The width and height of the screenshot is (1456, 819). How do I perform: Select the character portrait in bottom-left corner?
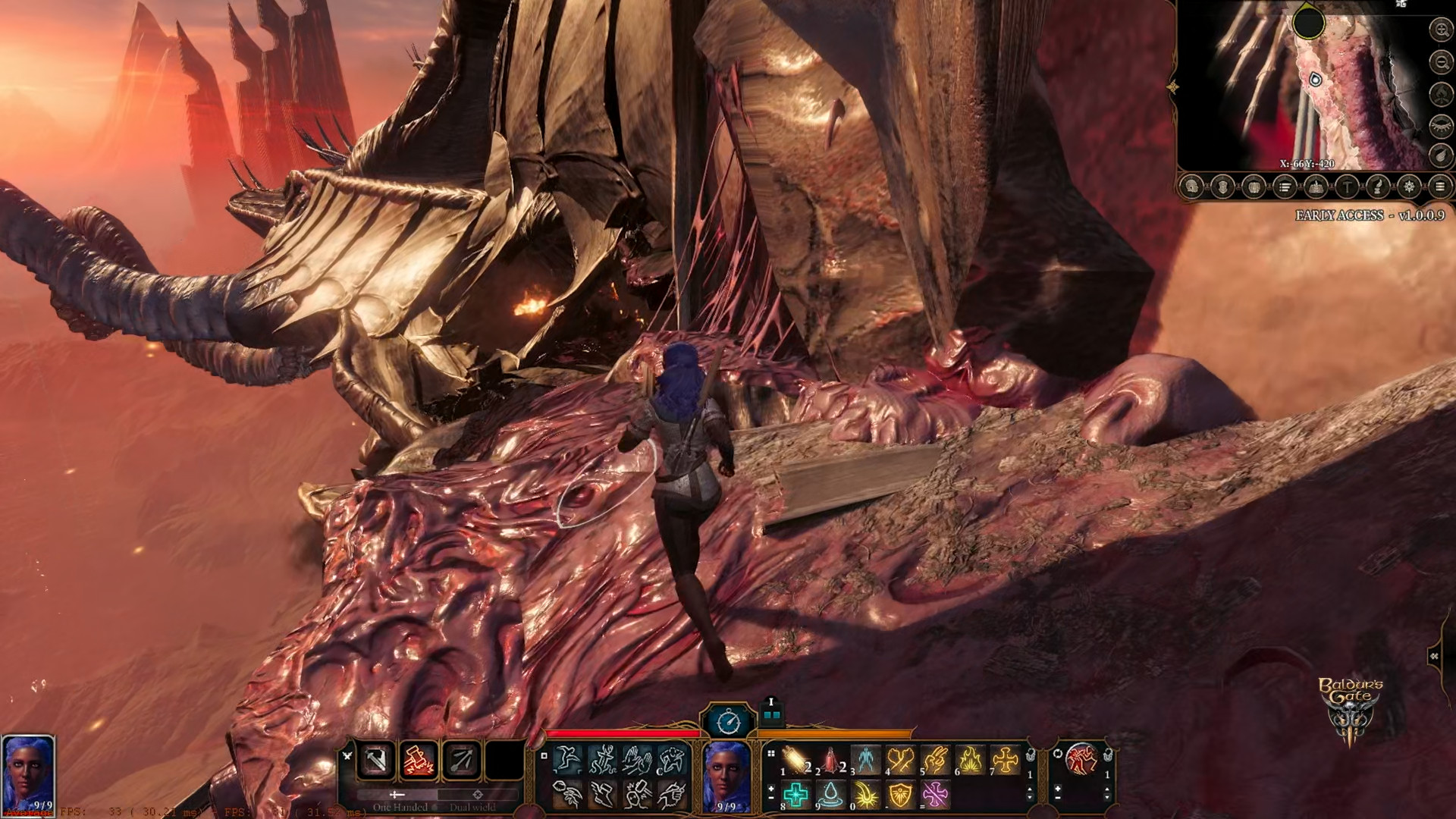pyautogui.click(x=28, y=773)
